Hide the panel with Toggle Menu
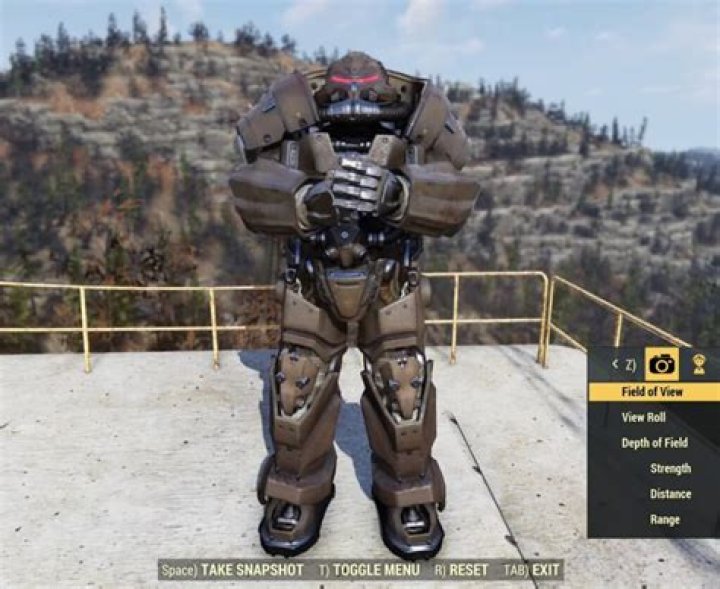Viewport: 720px width, 589px height. (375, 570)
